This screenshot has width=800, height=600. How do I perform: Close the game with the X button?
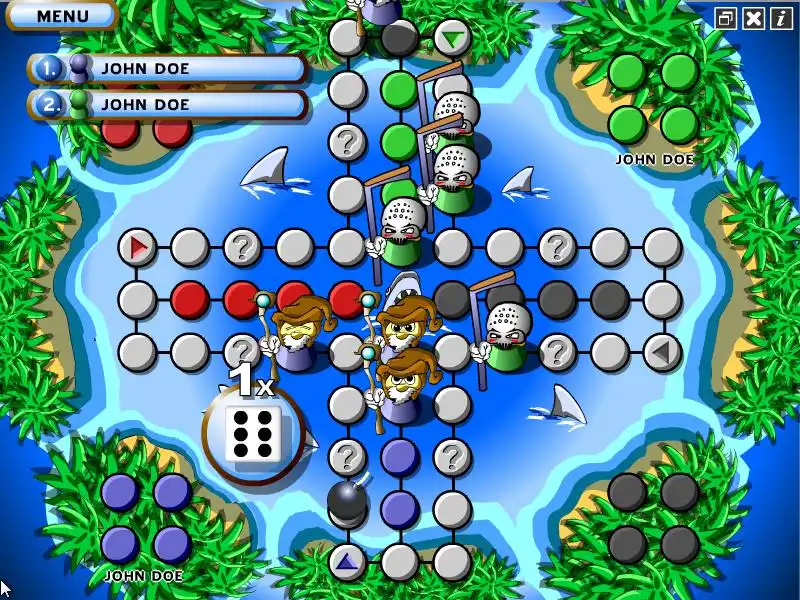(754, 18)
